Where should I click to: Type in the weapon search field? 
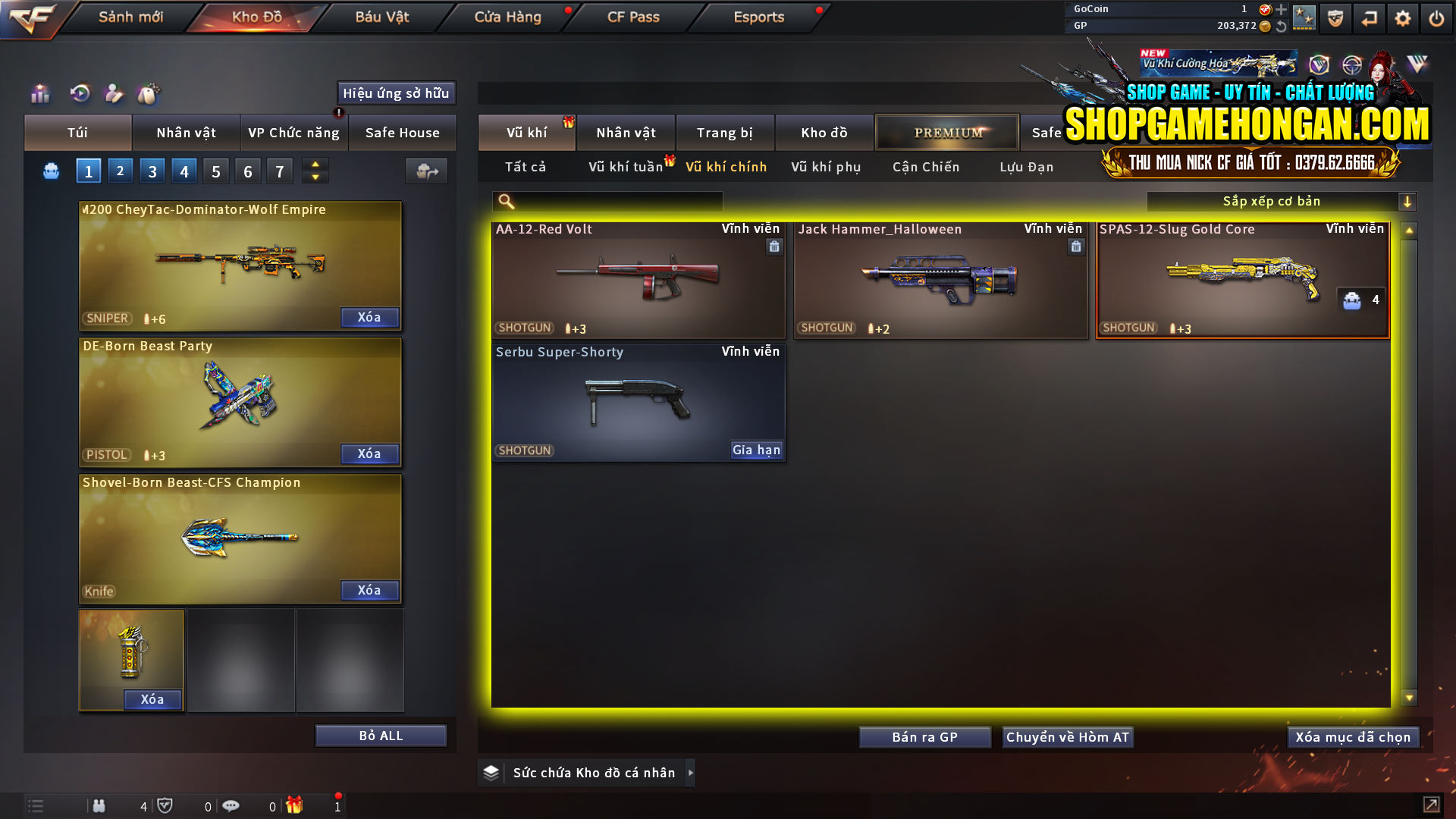pos(614,201)
